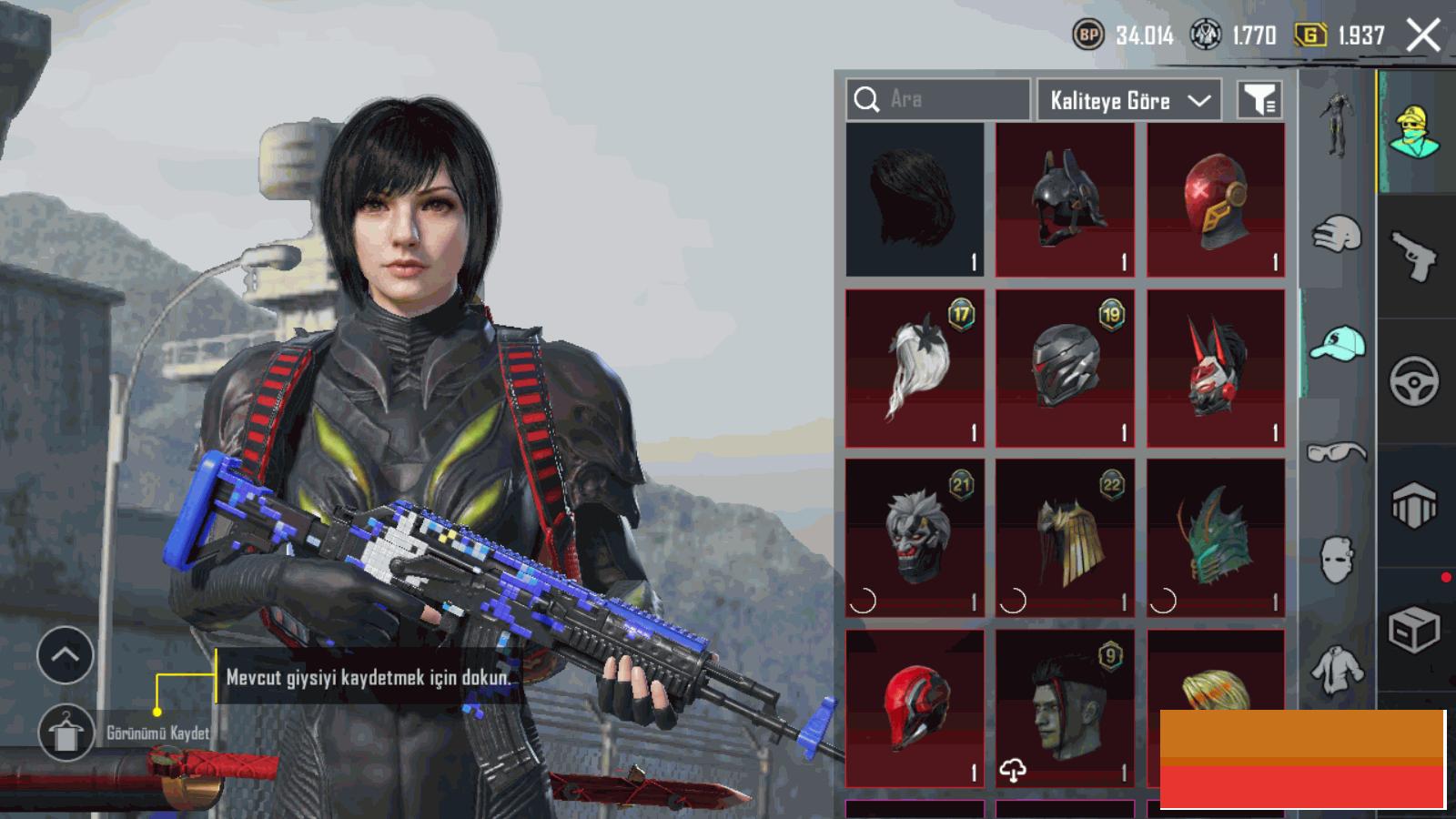Select the joker face mask item
1456x819 pixels.
tap(915, 537)
